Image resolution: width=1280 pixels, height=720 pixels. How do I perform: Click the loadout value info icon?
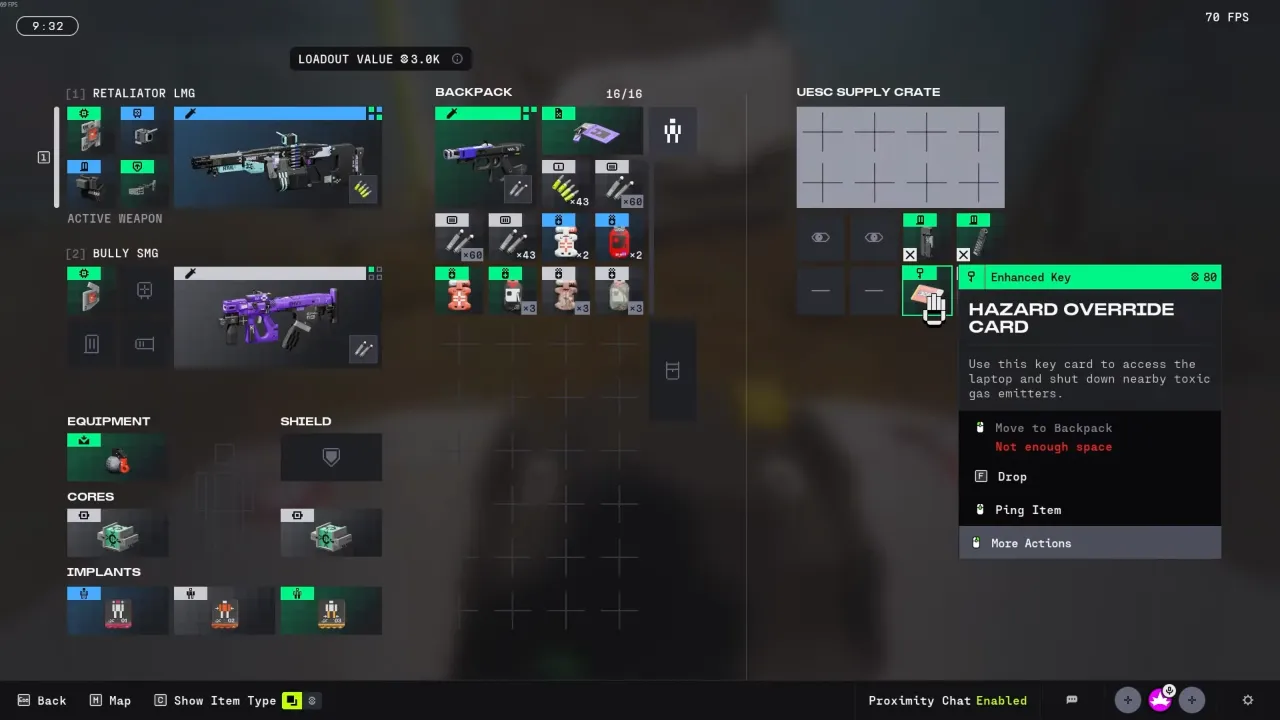point(457,59)
